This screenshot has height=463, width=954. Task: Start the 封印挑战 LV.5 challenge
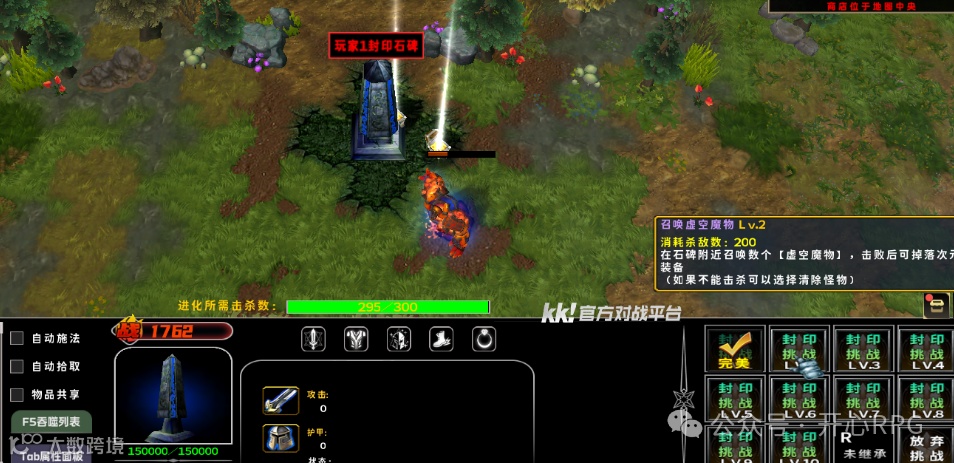(734, 398)
